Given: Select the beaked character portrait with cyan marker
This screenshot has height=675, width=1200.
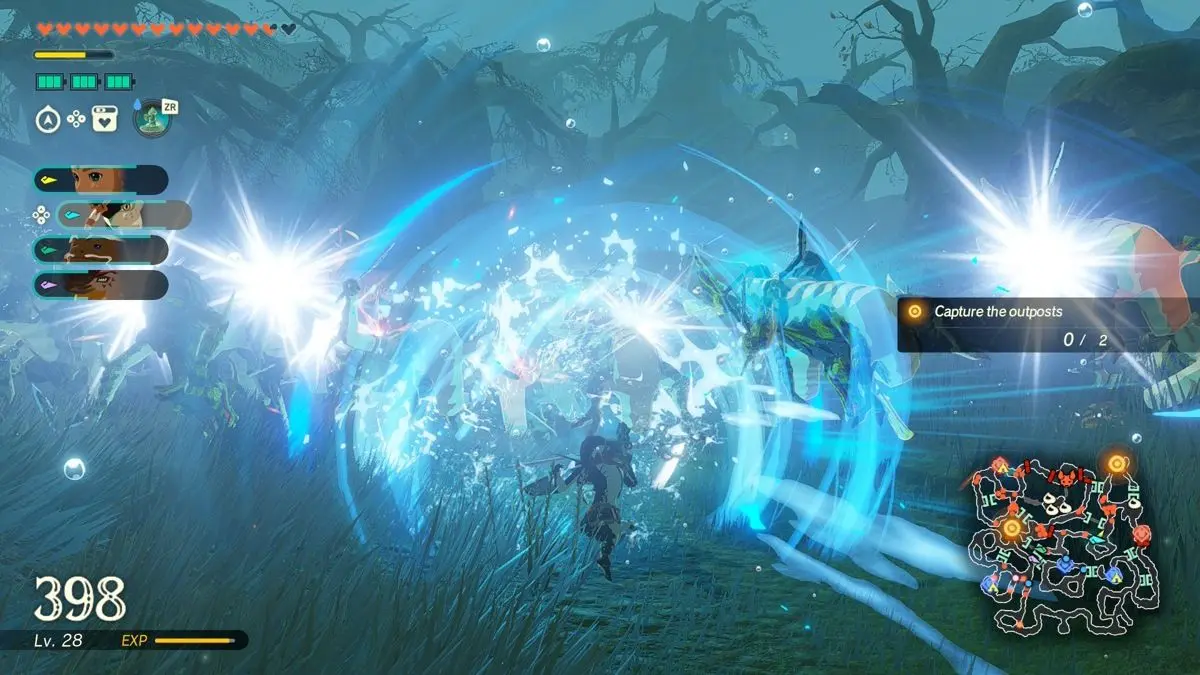Looking at the screenshot, I should click(124, 214).
